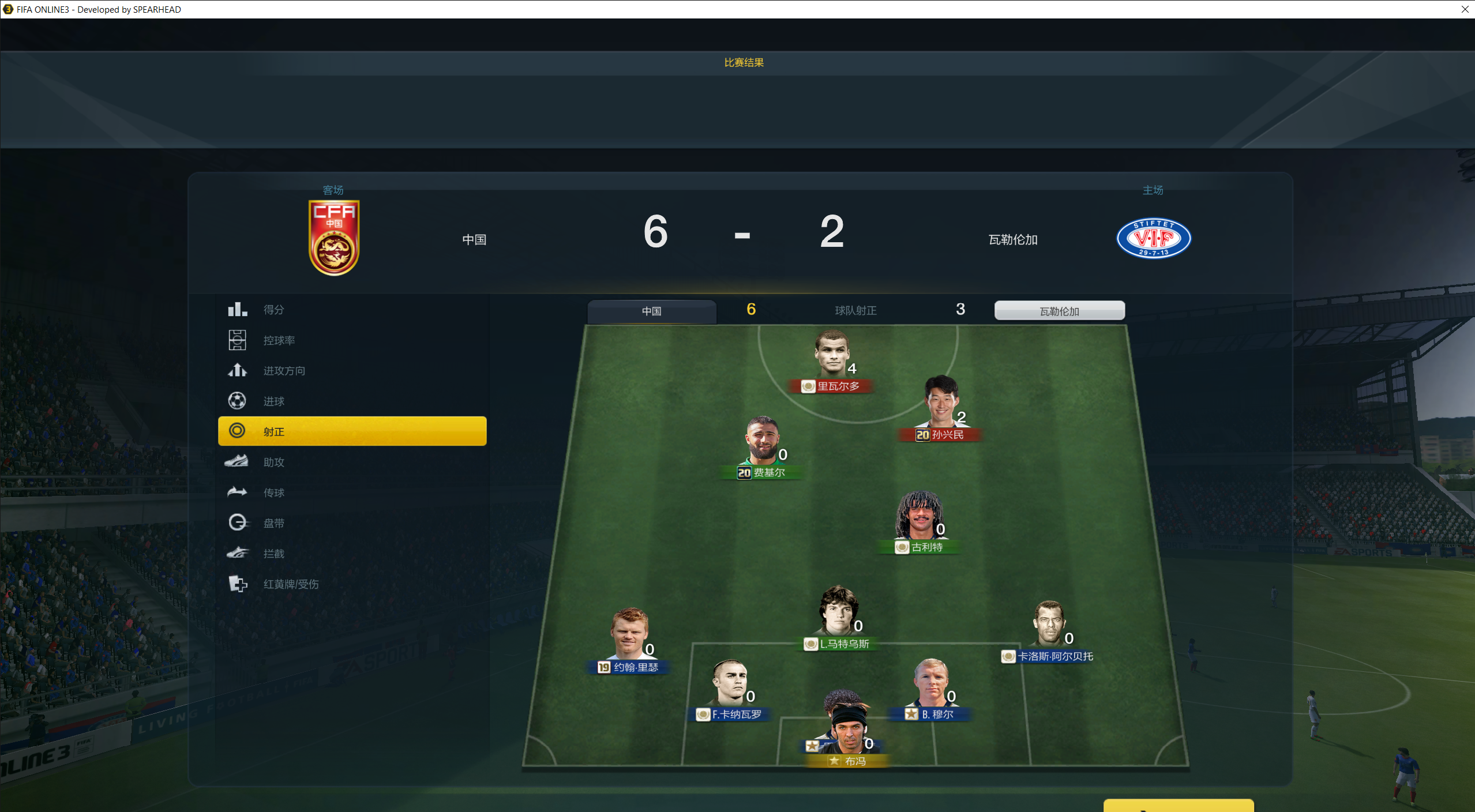The image size is (1475, 812).
Task: Open the 进球 goals entry
Action: click(273, 401)
